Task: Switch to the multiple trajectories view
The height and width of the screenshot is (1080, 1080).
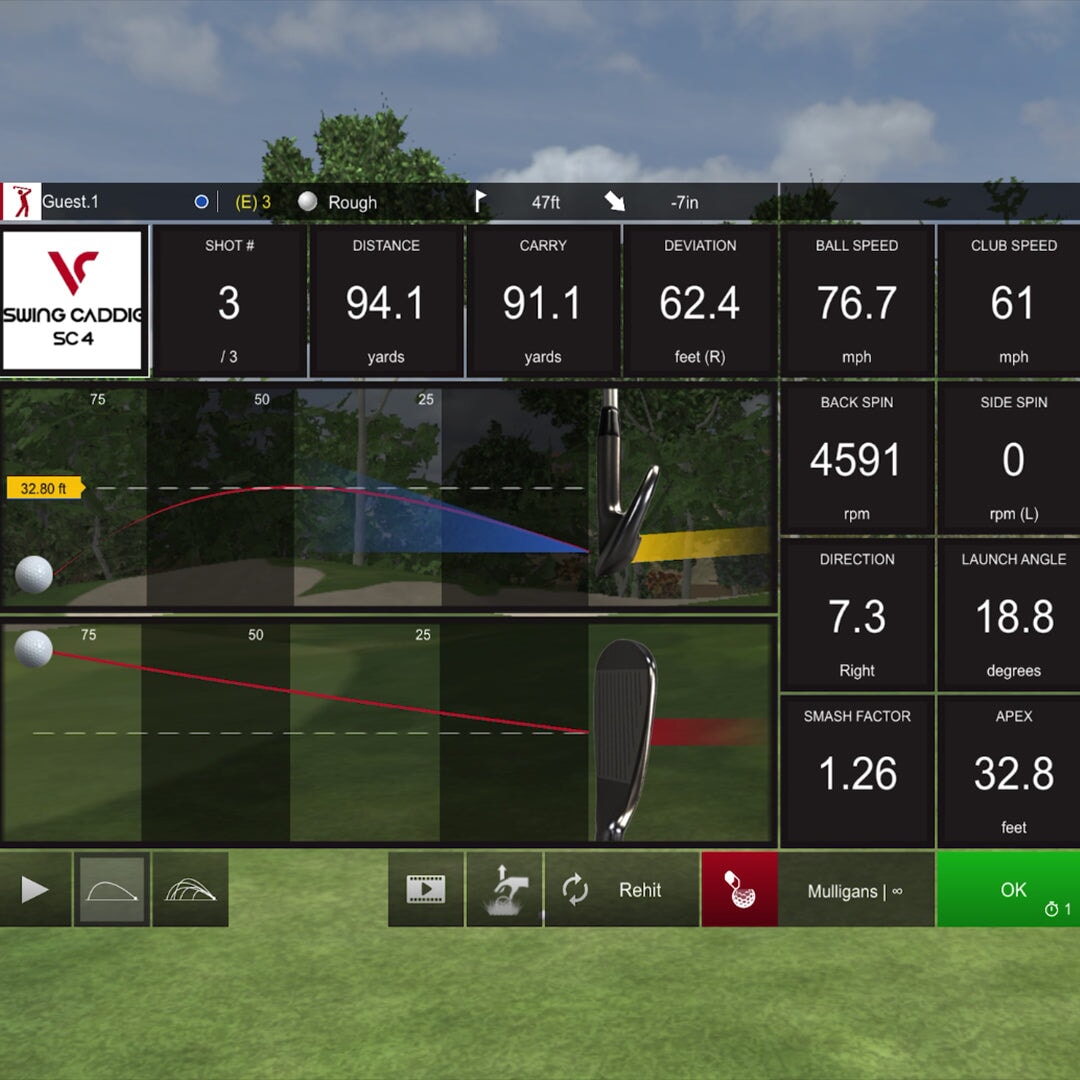Action: [x=190, y=889]
